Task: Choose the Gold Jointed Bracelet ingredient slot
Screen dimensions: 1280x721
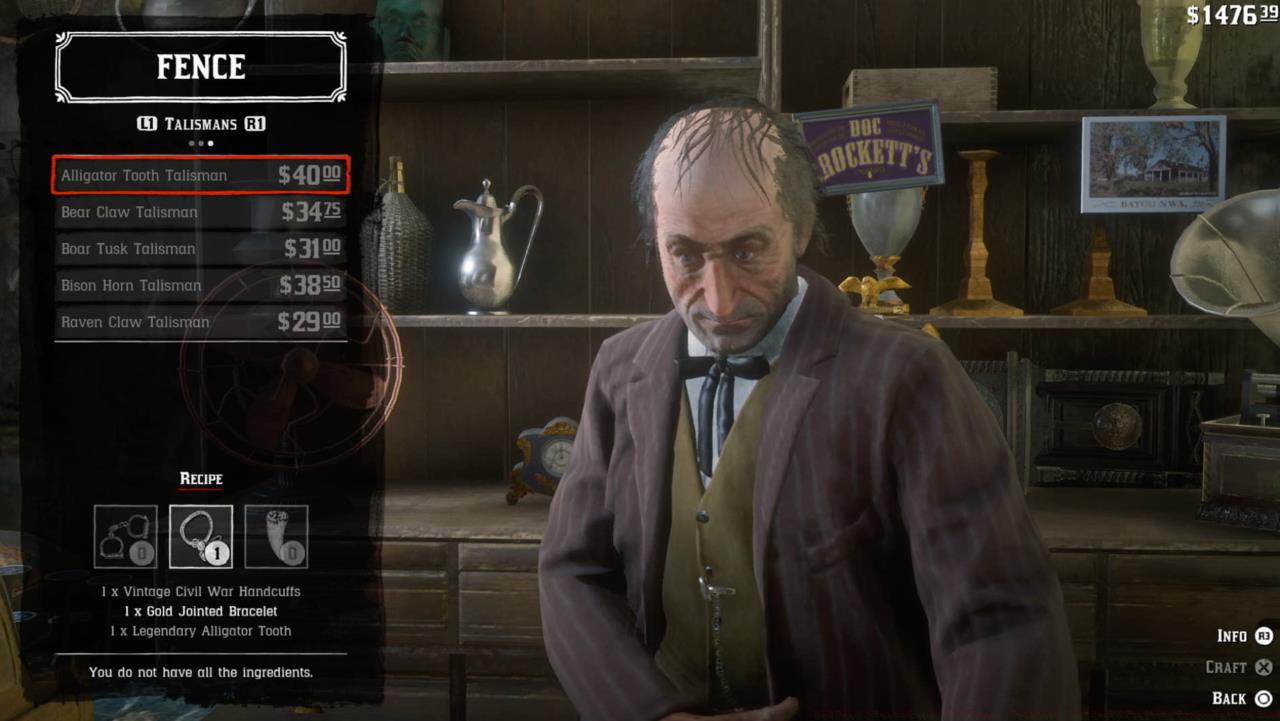Action: point(201,537)
